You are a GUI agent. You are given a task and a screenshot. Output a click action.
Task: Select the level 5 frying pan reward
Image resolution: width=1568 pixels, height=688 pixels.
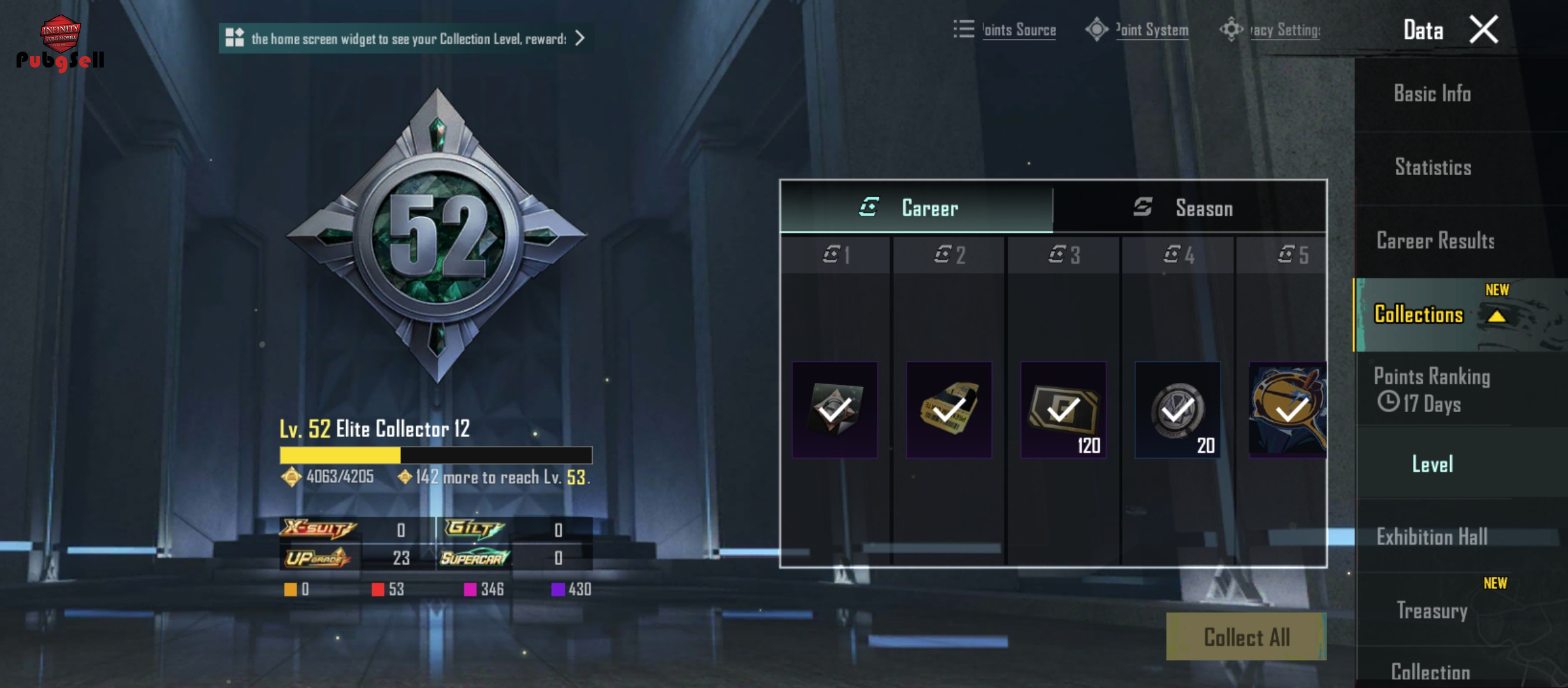[1288, 410]
